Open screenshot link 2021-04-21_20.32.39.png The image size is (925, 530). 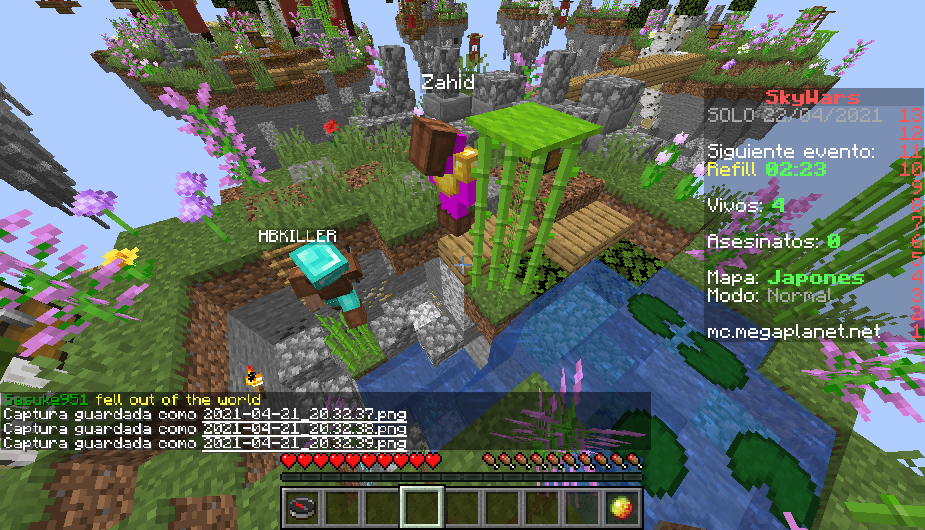tap(305, 442)
